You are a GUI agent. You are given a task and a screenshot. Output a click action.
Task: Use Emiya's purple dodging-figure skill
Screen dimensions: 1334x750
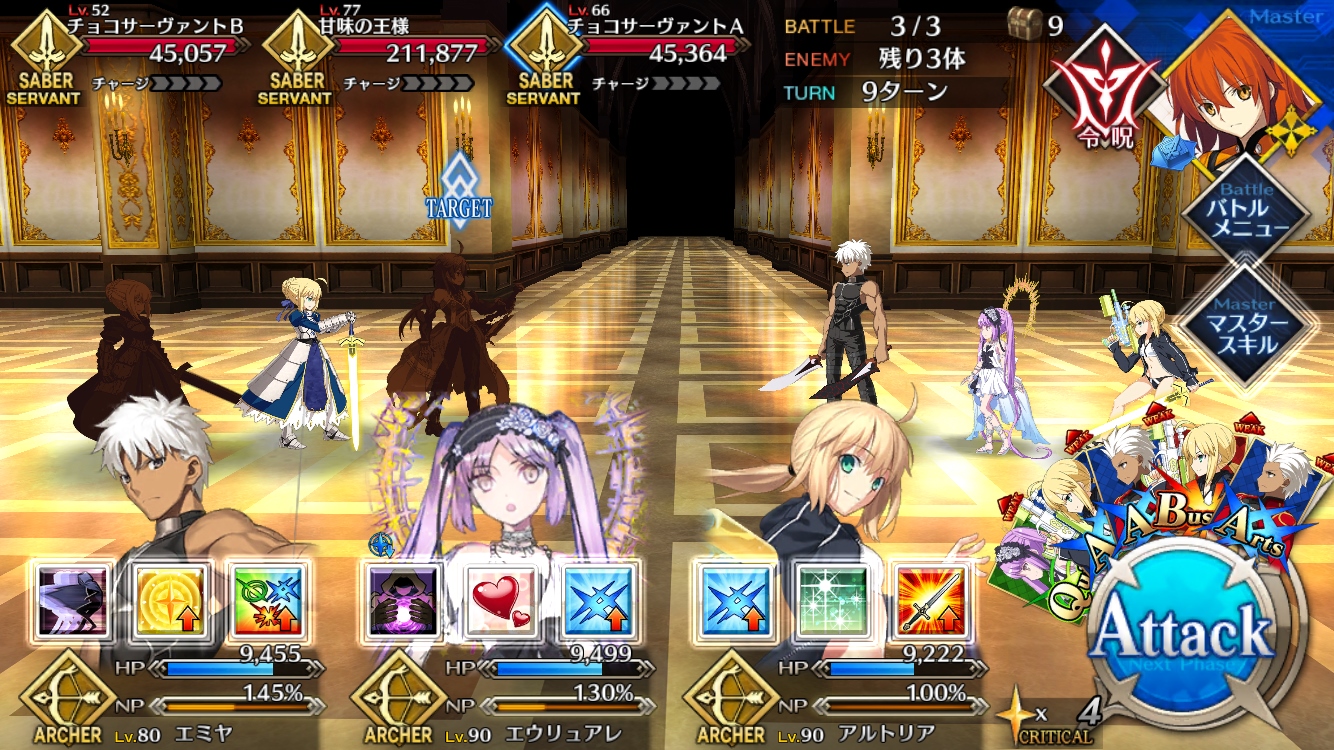click(72, 599)
